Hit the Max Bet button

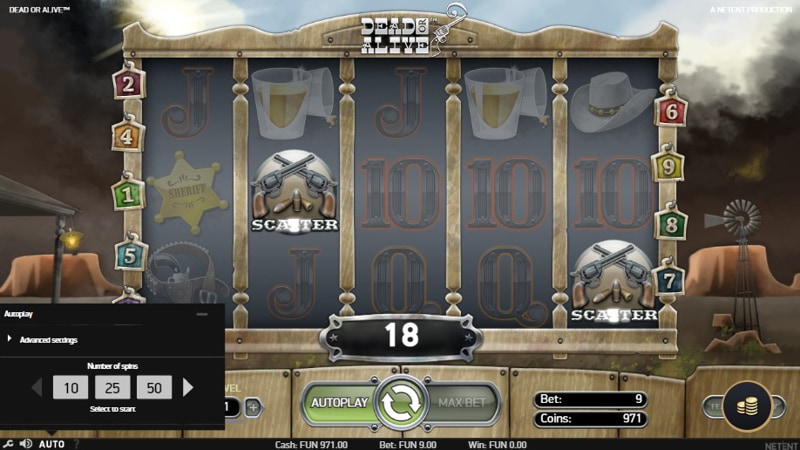[x=464, y=402]
